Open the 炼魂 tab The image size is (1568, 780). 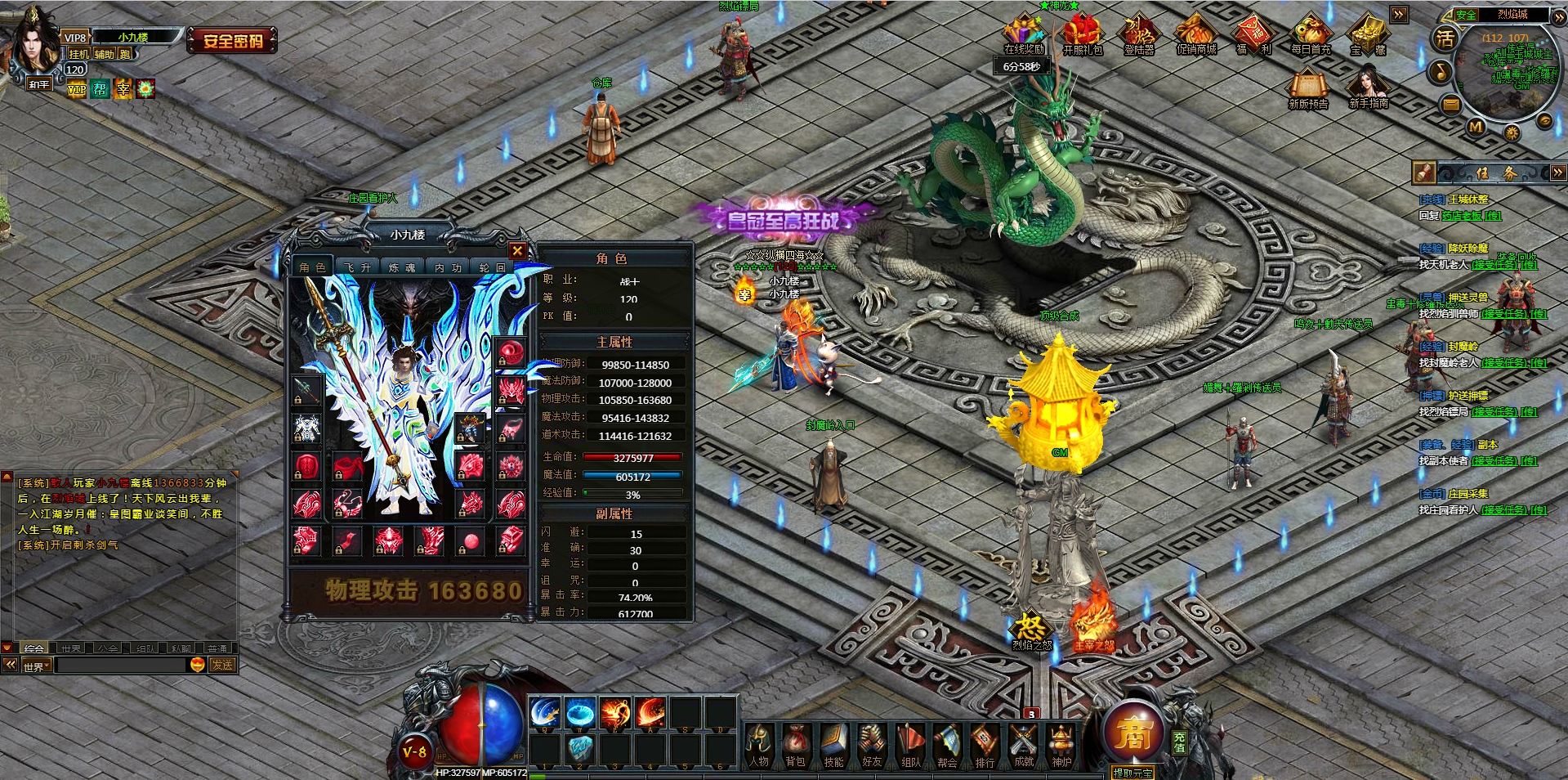402,267
